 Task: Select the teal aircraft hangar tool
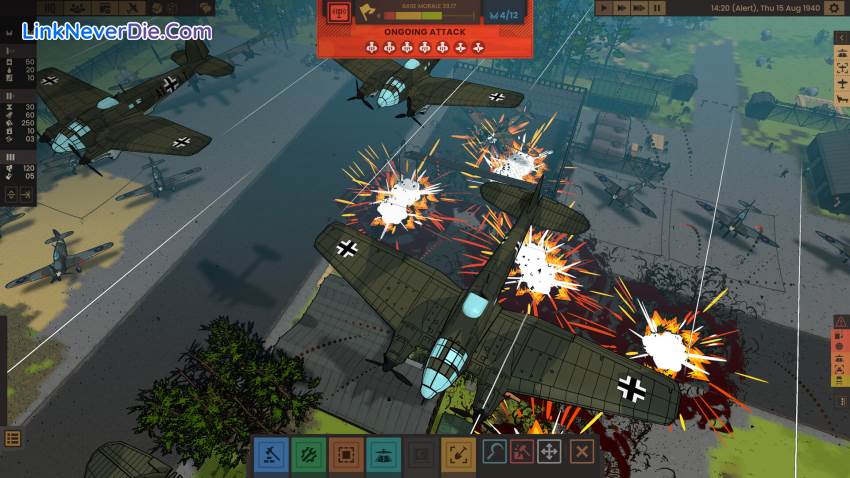point(383,453)
